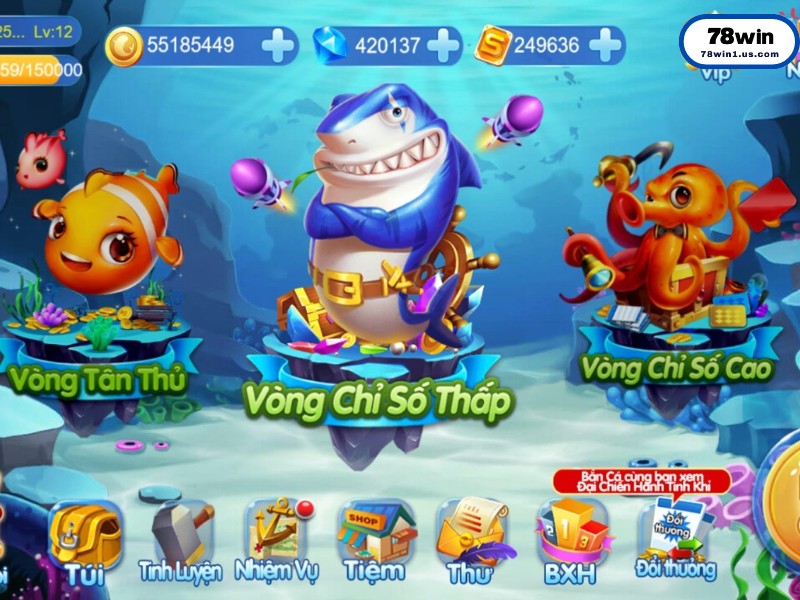
Task: Click the 78win watermark logo
Action: tap(739, 41)
